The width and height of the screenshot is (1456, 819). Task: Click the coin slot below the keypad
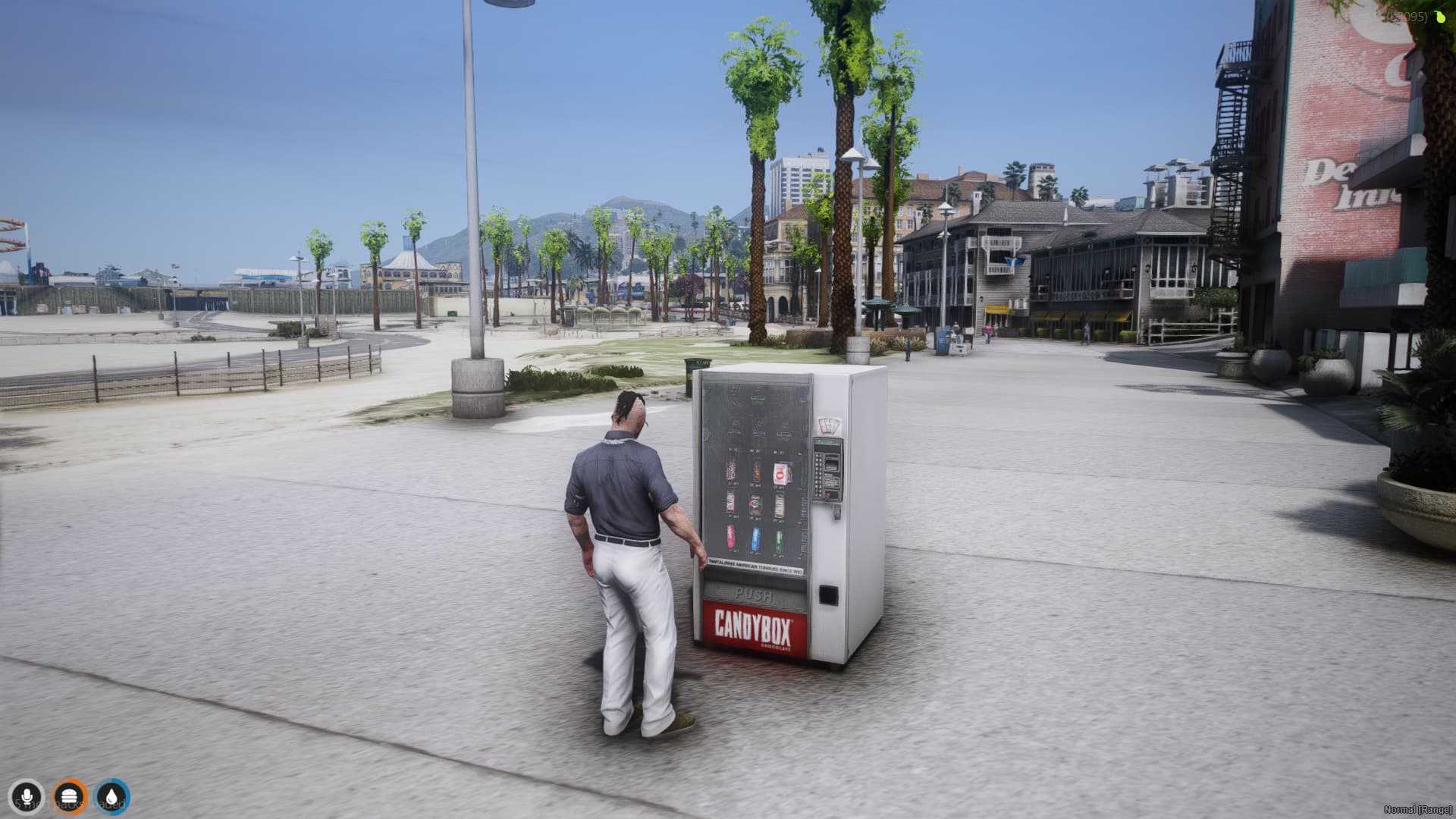point(836,513)
